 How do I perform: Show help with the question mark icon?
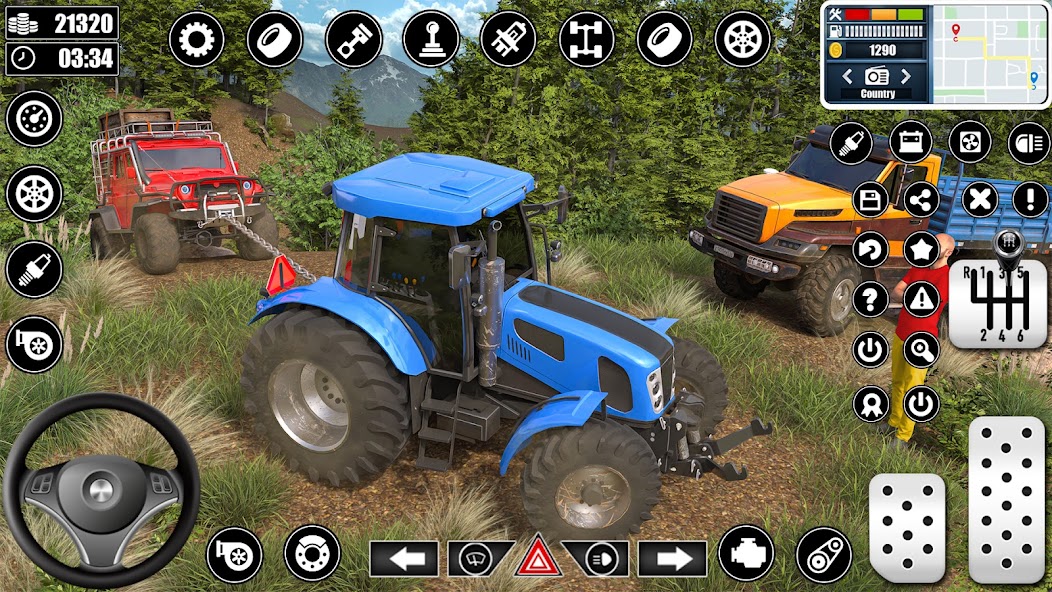[871, 297]
